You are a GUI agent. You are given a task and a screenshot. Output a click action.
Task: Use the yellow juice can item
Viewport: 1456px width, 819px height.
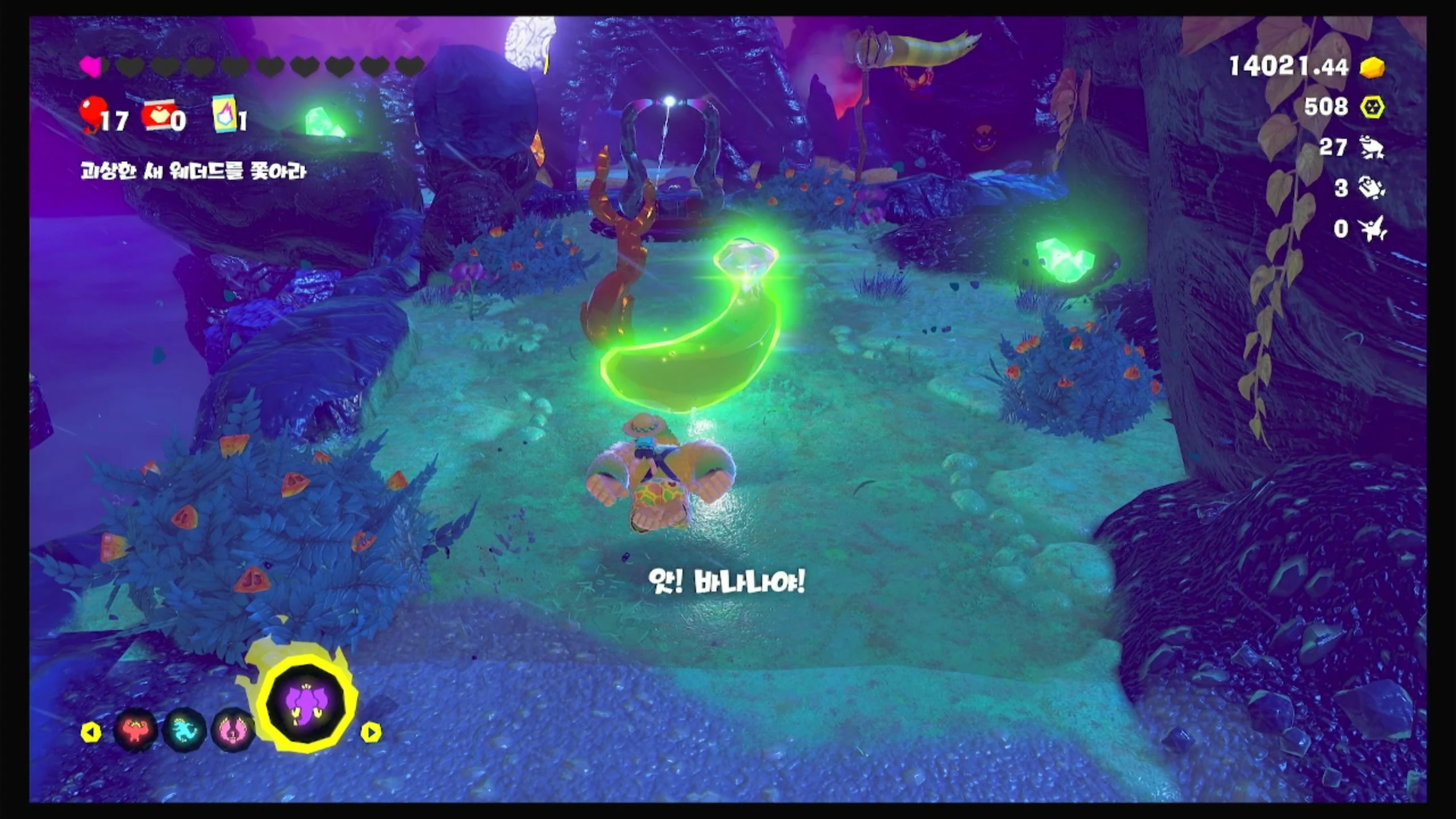point(224,114)
